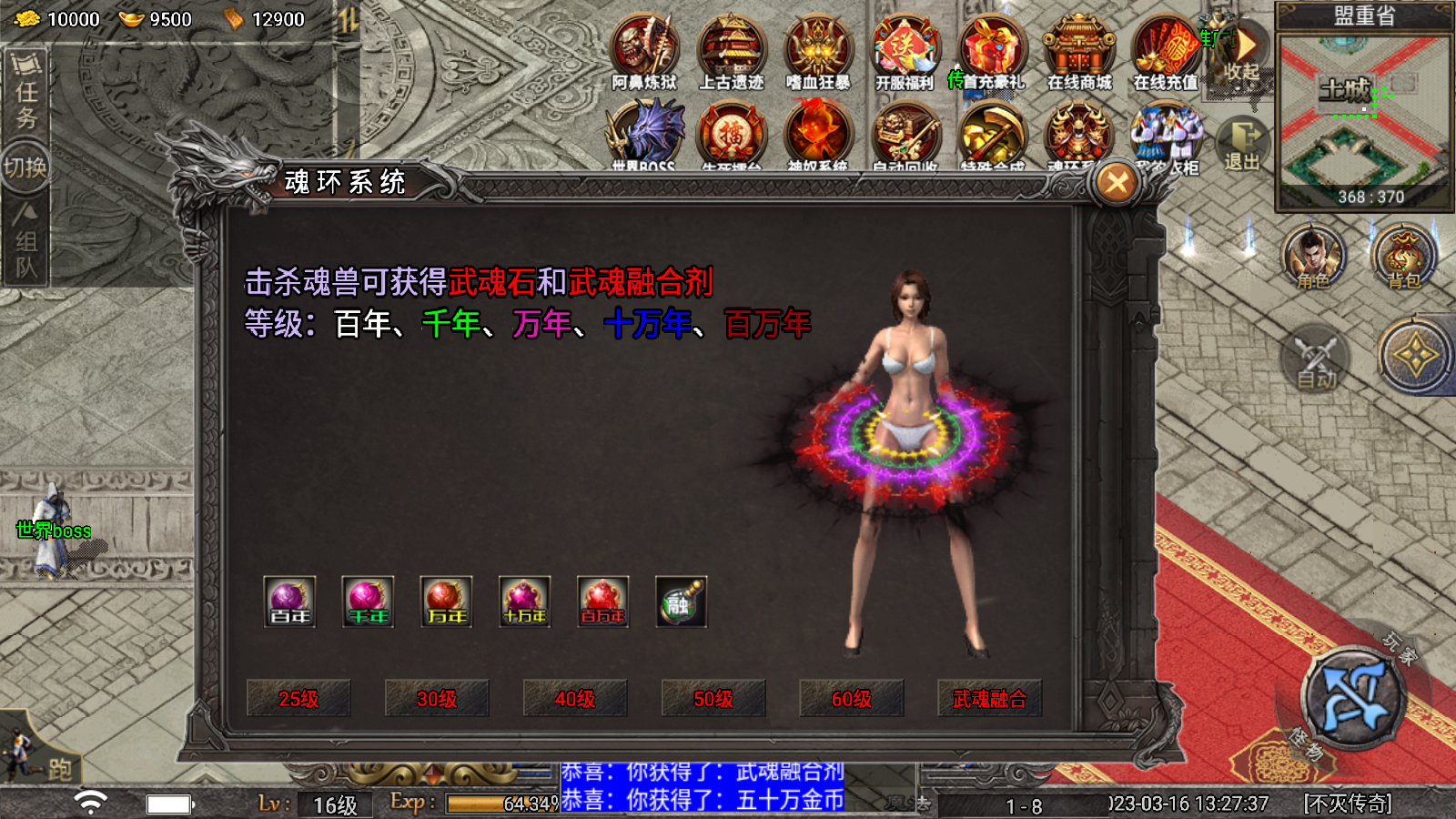Activate the 60级 button

(852, 699)
